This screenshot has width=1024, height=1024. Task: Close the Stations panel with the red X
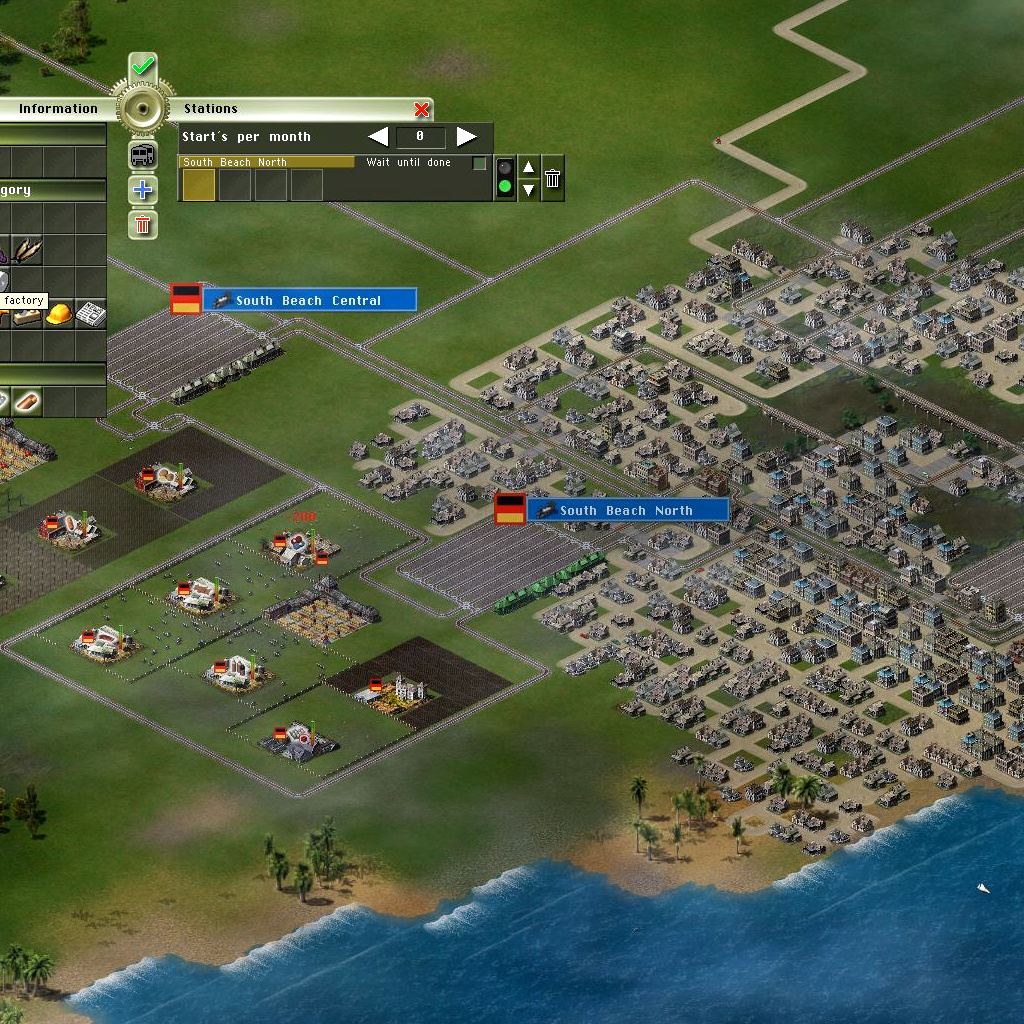coord(422,109)
